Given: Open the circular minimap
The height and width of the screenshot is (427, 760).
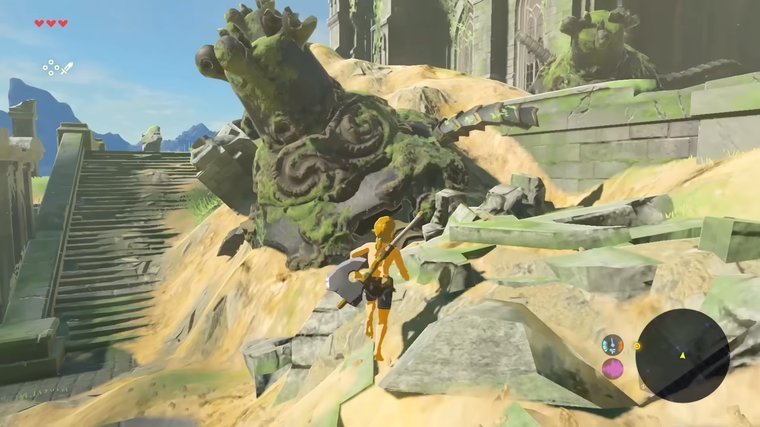Looking at the screenshot, I should (x=682, y=355).
